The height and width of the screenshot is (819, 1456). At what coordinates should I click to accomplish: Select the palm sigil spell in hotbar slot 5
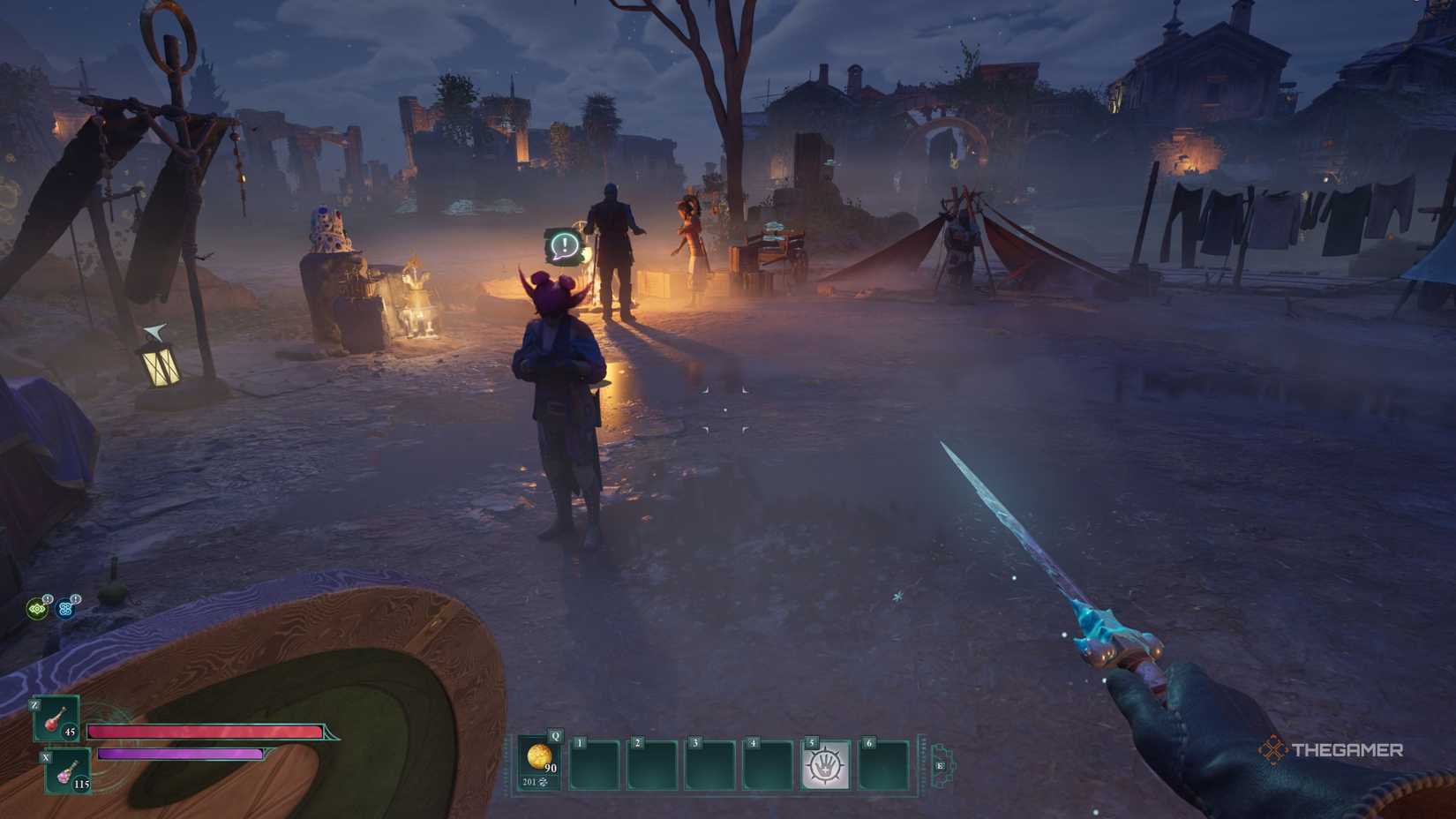(826, 764)
